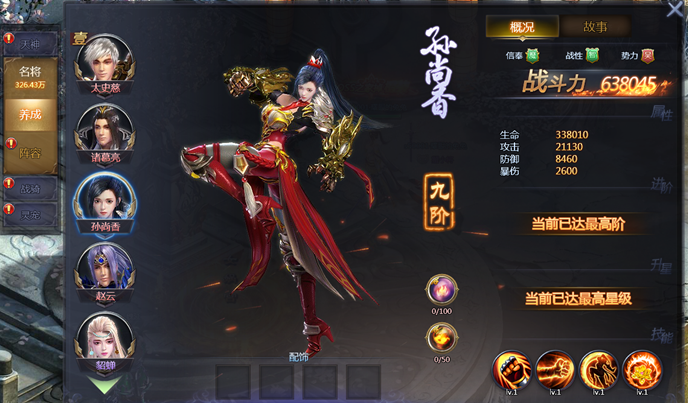Screen dimensions: 688x403
Task: Open the 天神 side tab
Action: (30, 44)
